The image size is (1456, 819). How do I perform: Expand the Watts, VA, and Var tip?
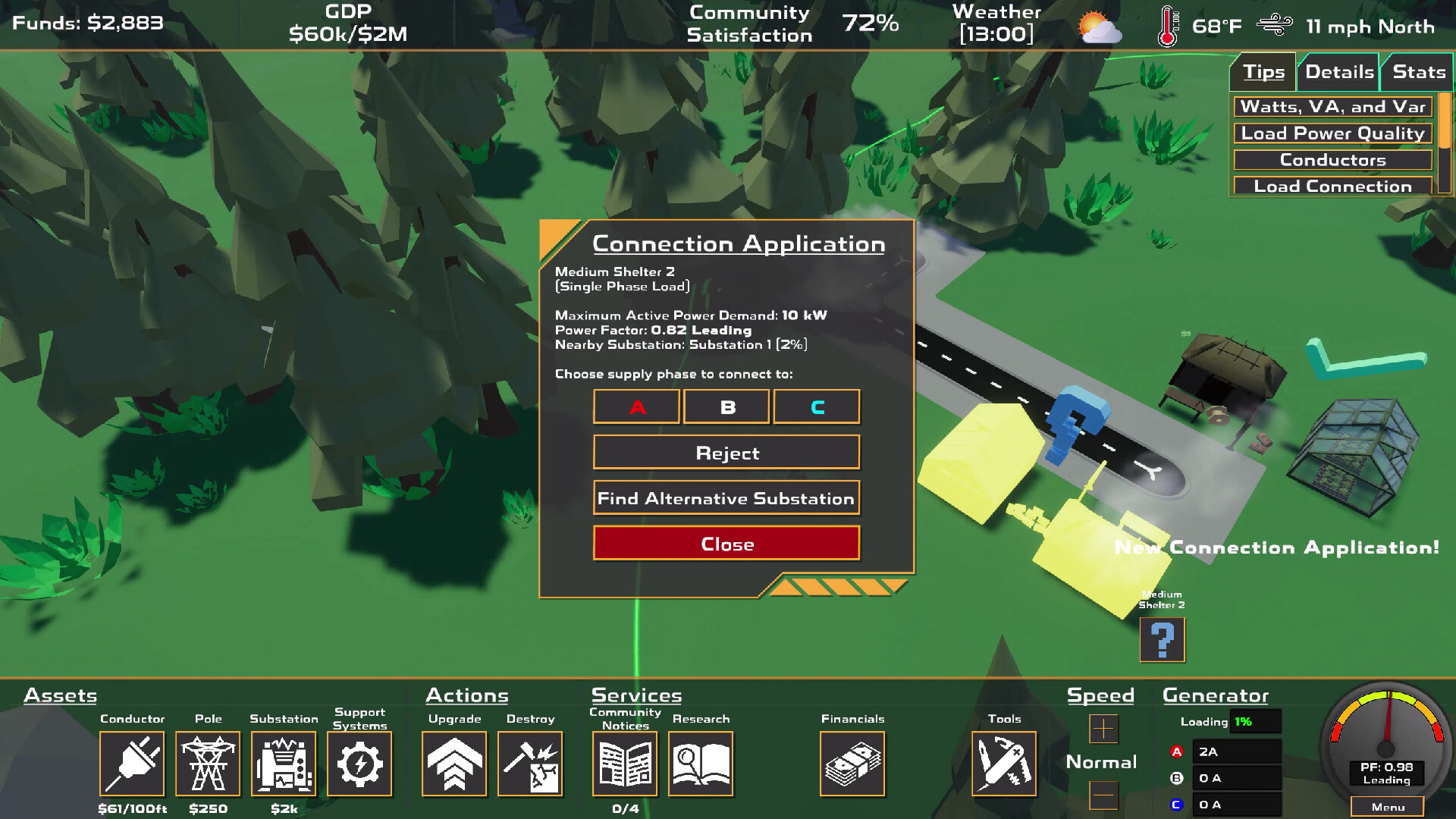(1332, 107)
